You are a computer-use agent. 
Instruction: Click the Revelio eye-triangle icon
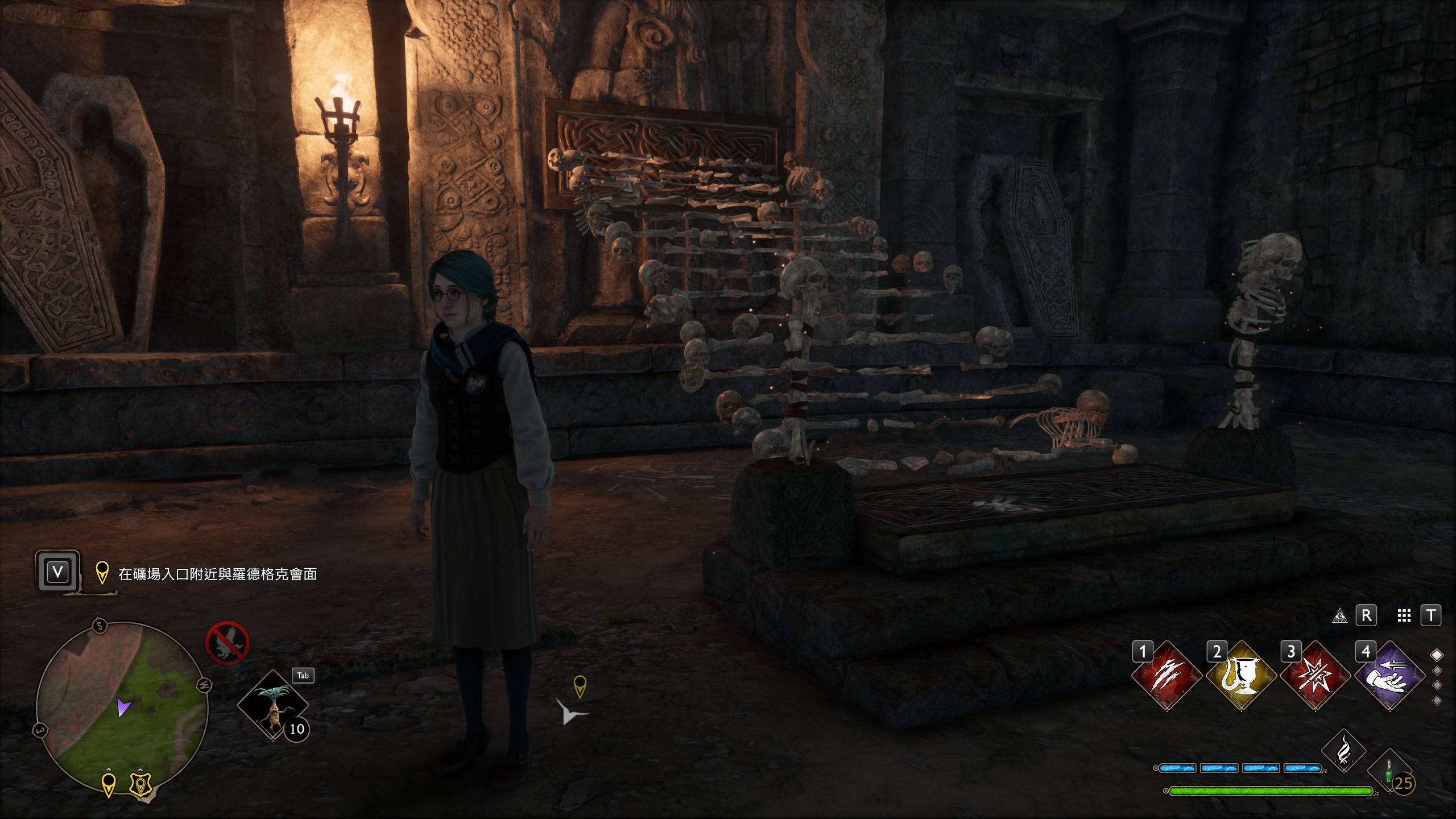click(1339, 616)
